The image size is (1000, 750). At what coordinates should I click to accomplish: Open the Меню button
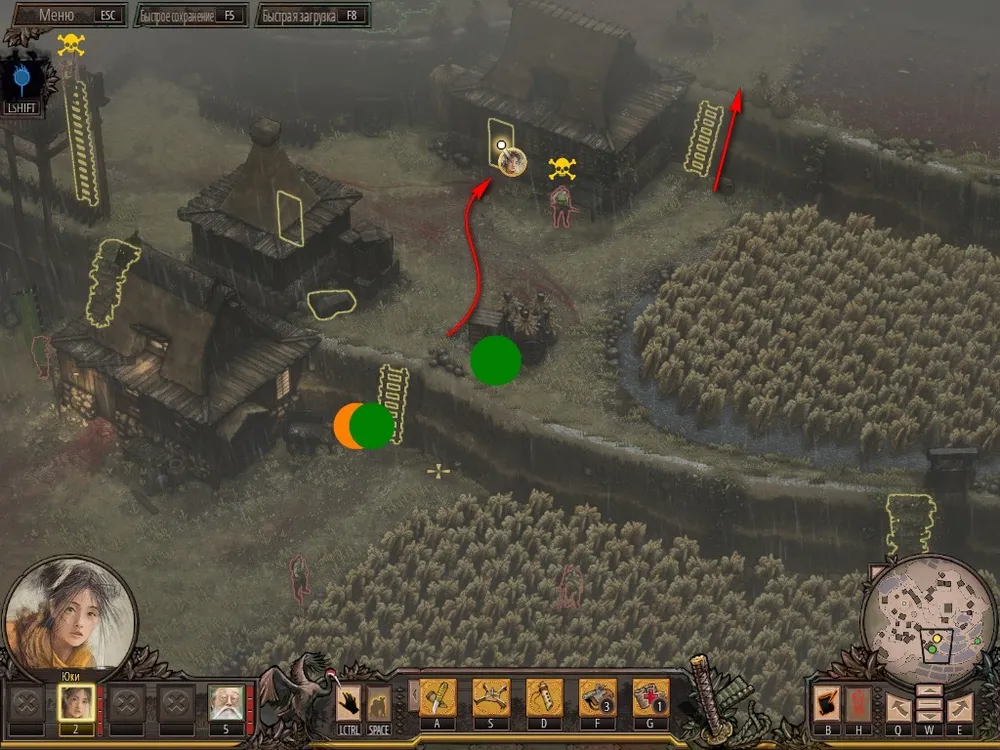tap(66, 16)
